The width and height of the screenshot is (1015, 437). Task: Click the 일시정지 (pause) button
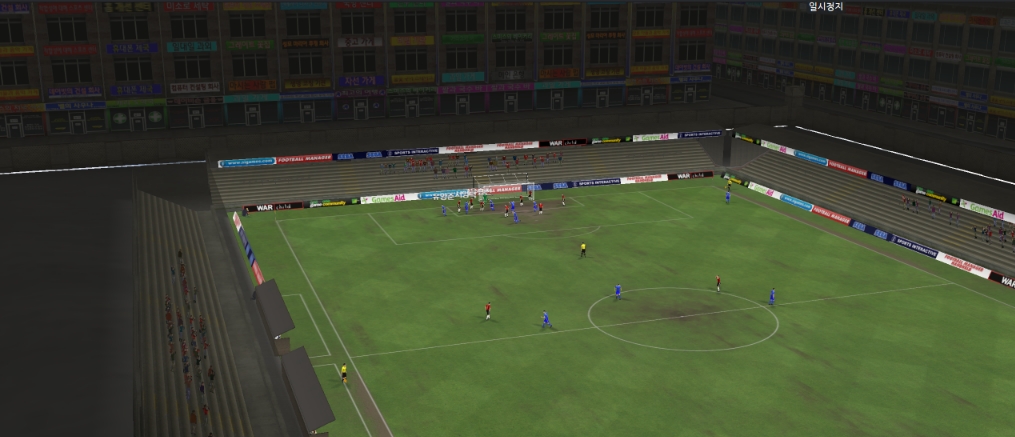826,7
